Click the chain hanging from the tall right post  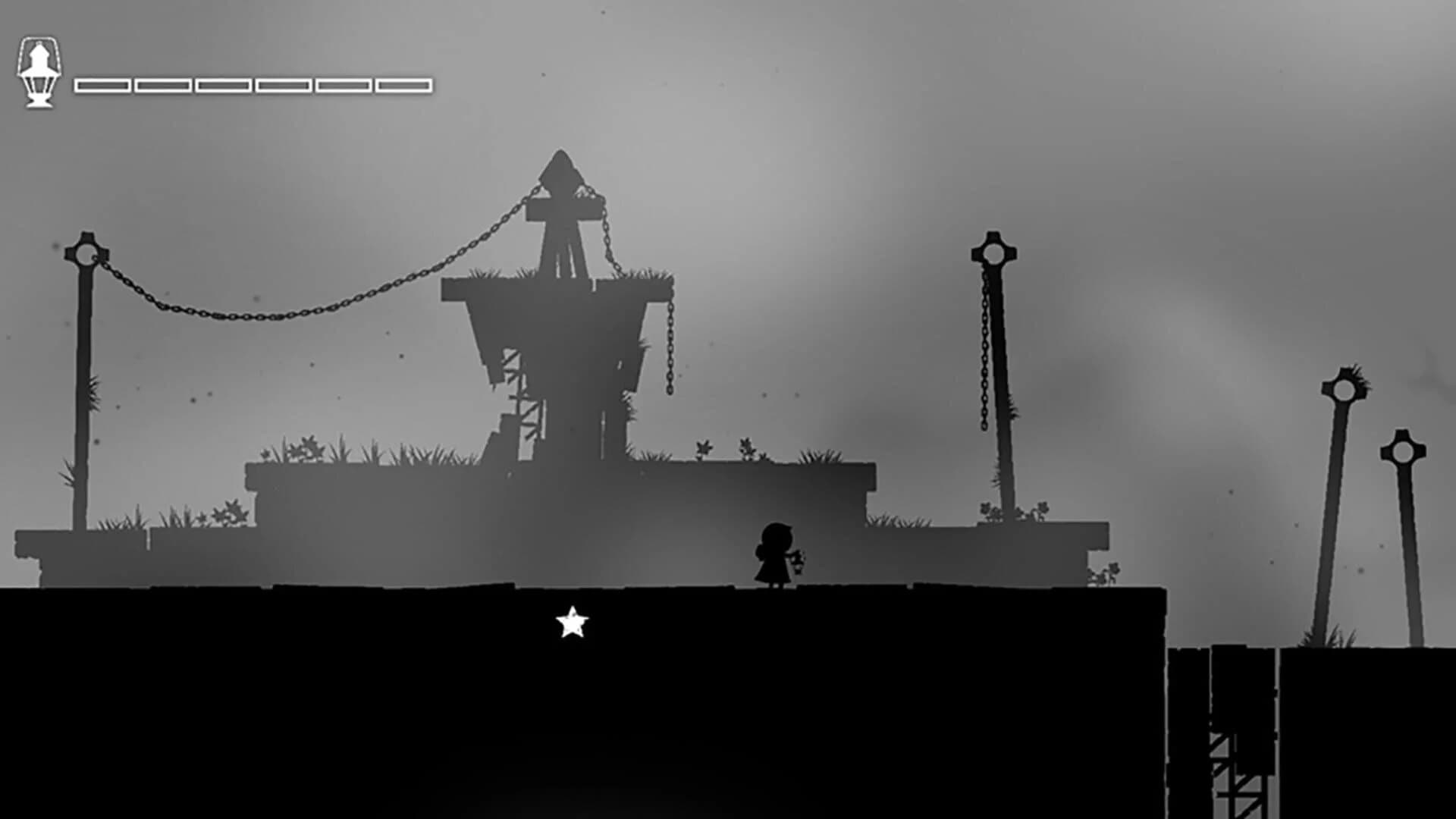[986, 356]
